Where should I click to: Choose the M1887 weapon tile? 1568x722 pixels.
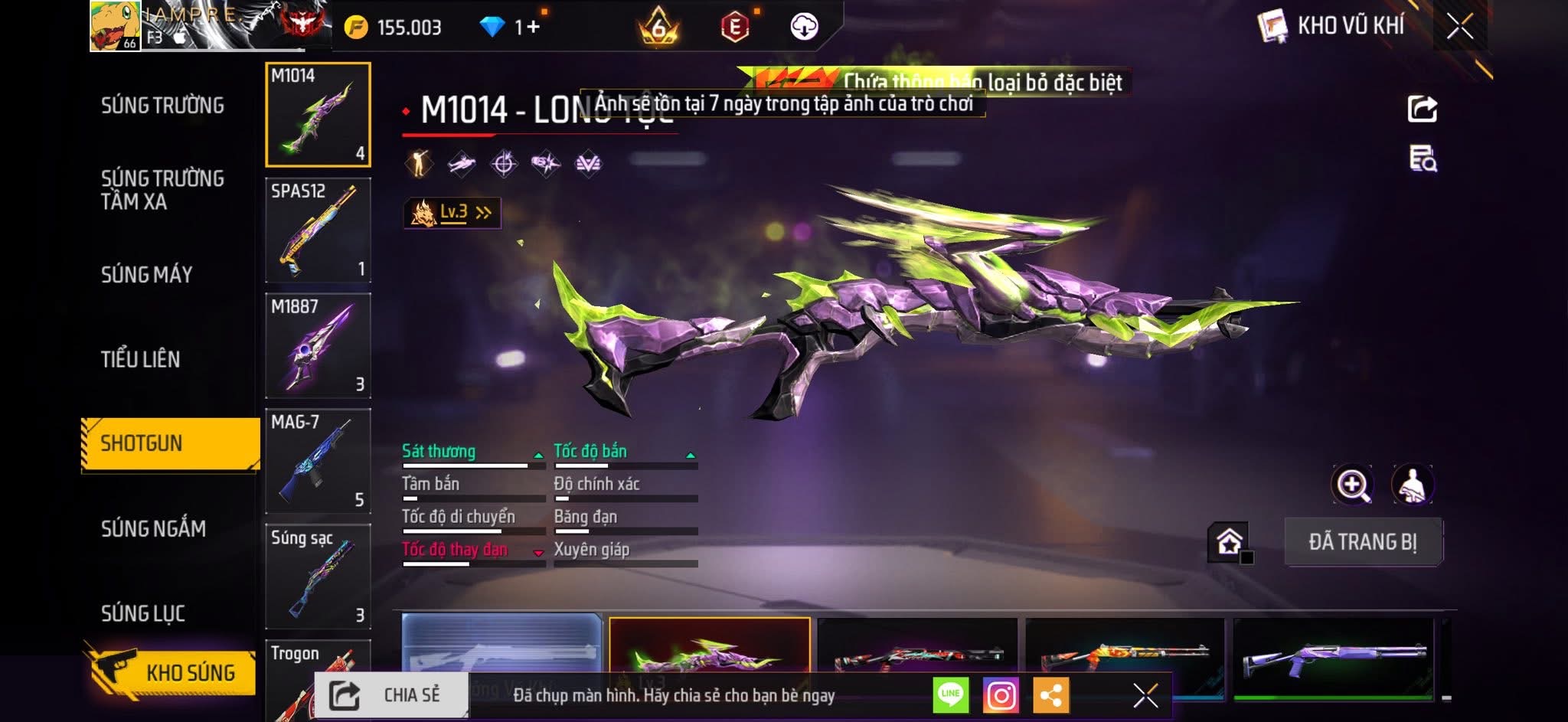tap(318, 345)
